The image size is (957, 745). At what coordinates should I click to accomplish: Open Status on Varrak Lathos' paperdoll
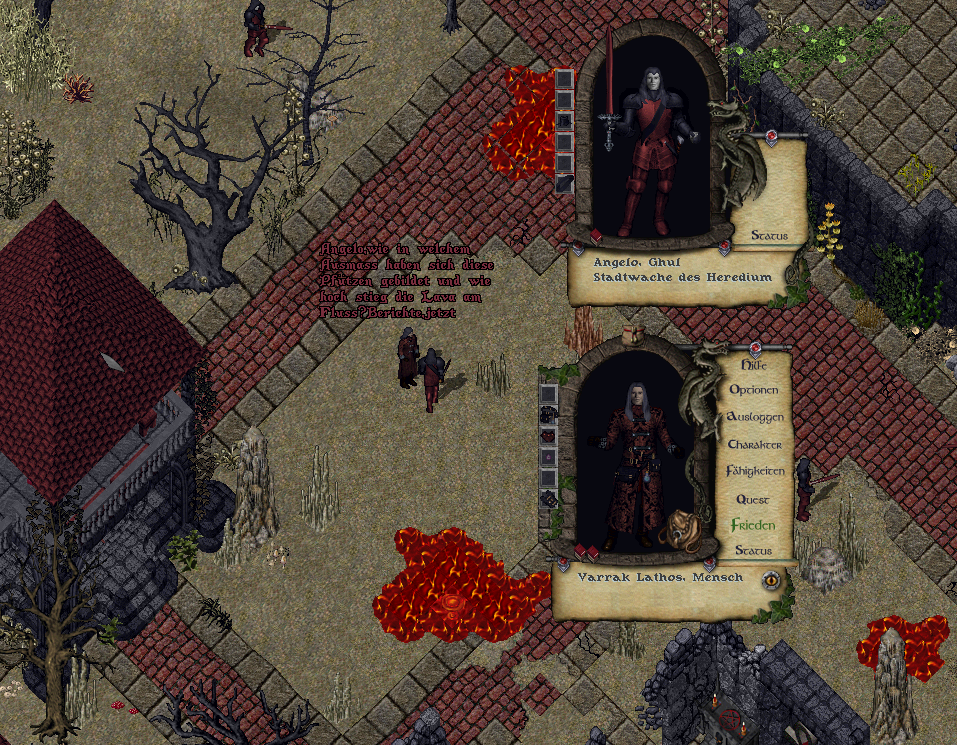tap(753, 550)
